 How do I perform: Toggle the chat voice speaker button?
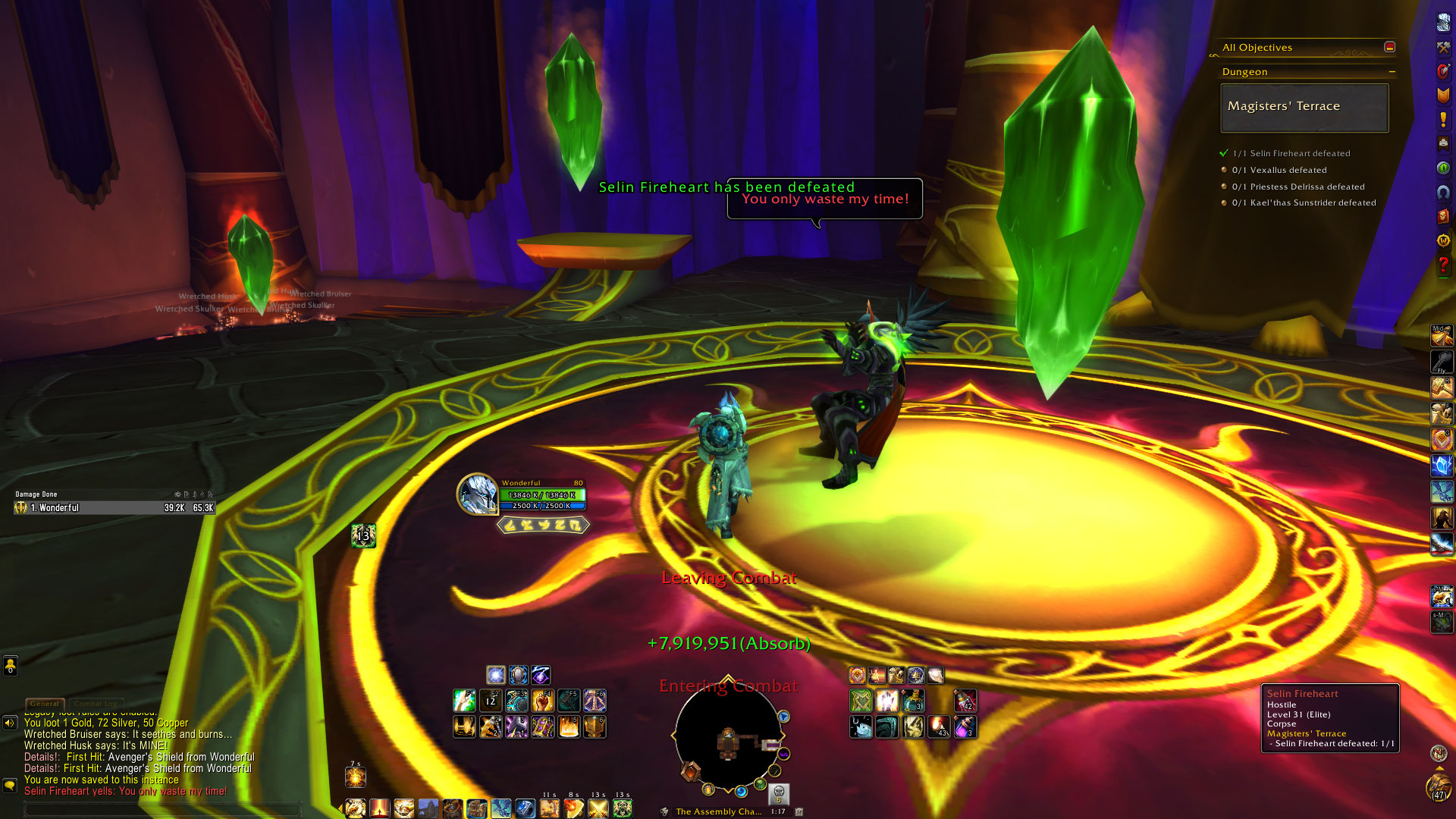10,723
